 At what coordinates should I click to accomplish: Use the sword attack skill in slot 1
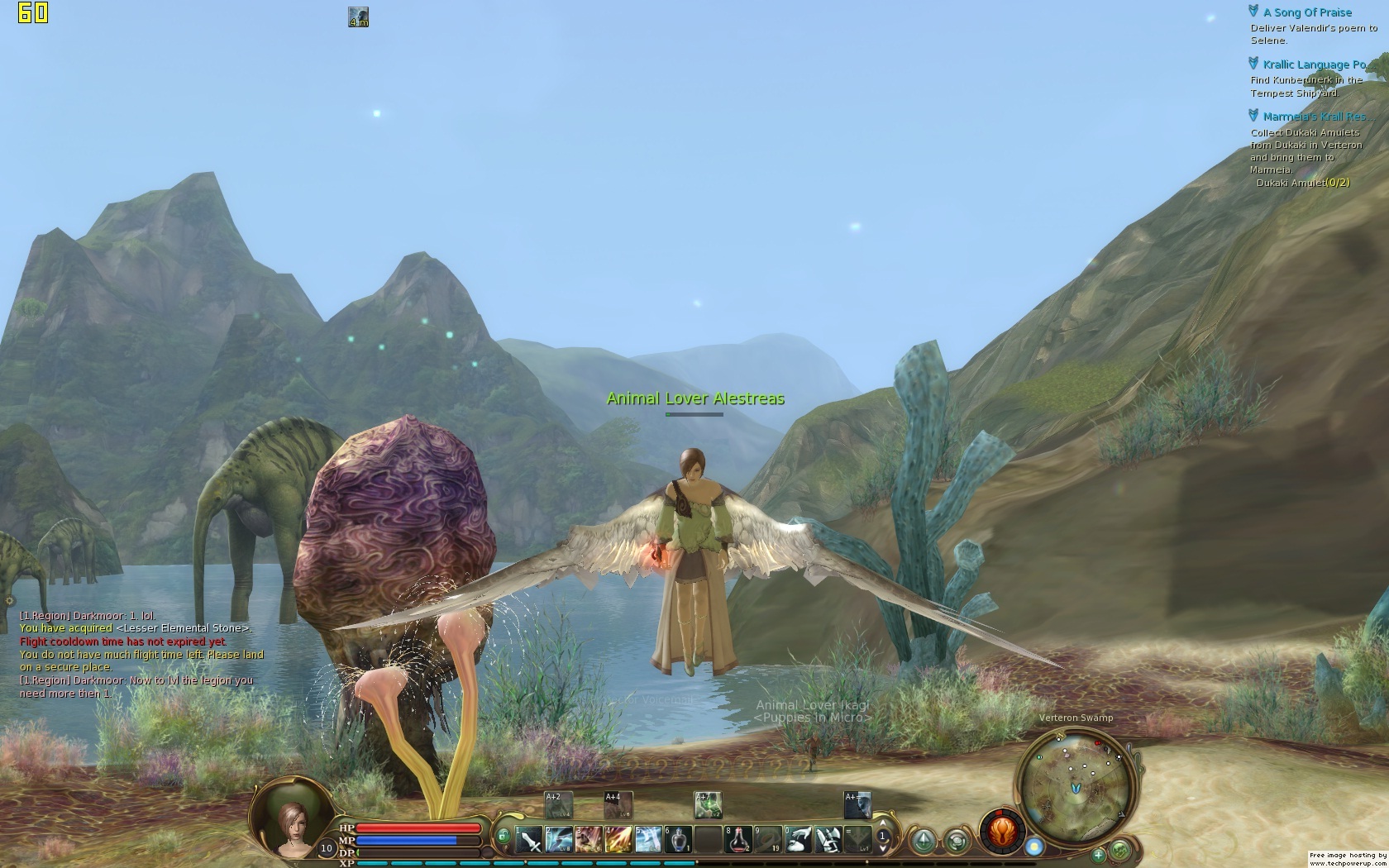pos(529,839)
